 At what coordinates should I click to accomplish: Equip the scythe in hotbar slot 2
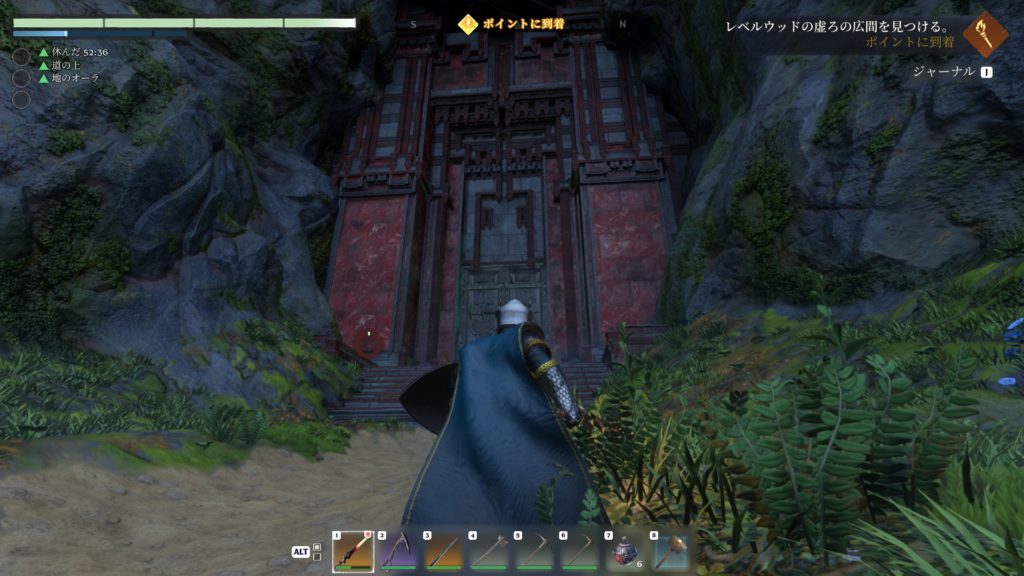click(398, 550)
